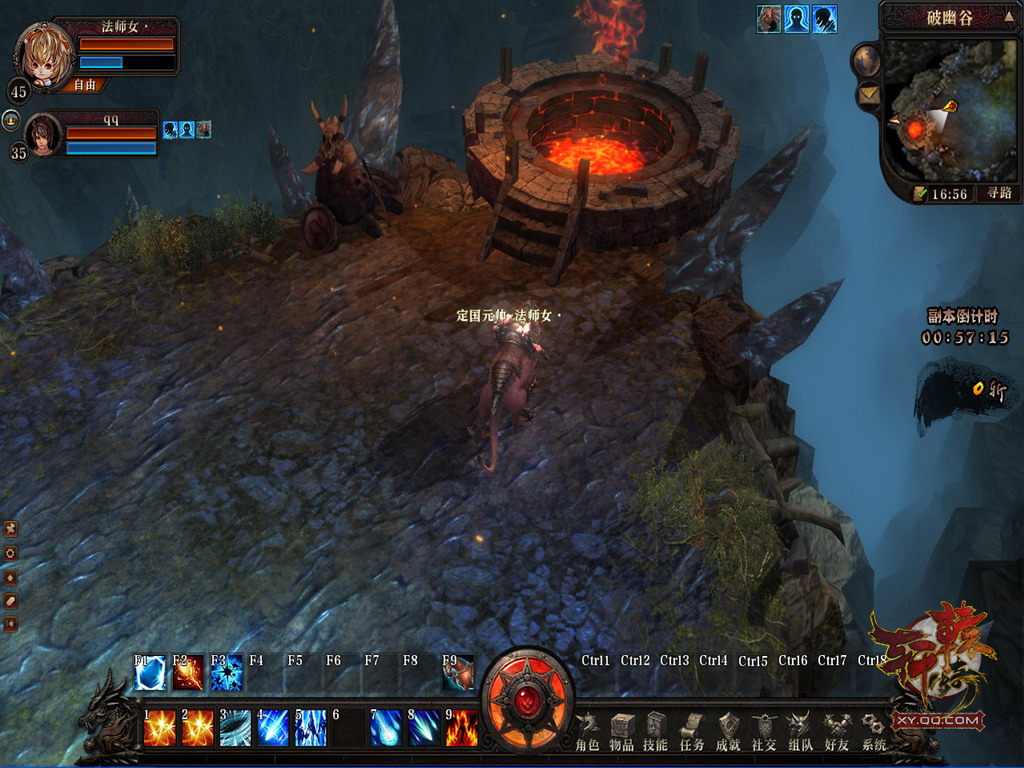Open the 角色 character menu
This screenshot has height=768, width=1024.
pos(588,731)
